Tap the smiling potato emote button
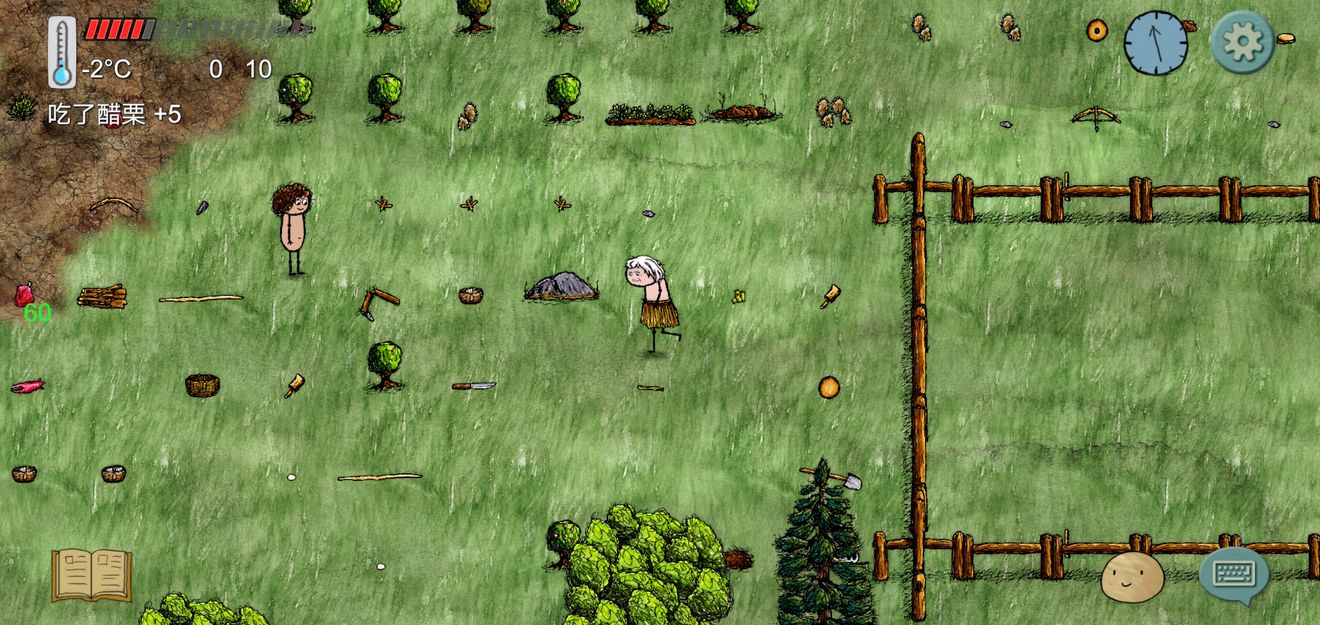This screenshot has width=1320, height=625. (1132, 577)
